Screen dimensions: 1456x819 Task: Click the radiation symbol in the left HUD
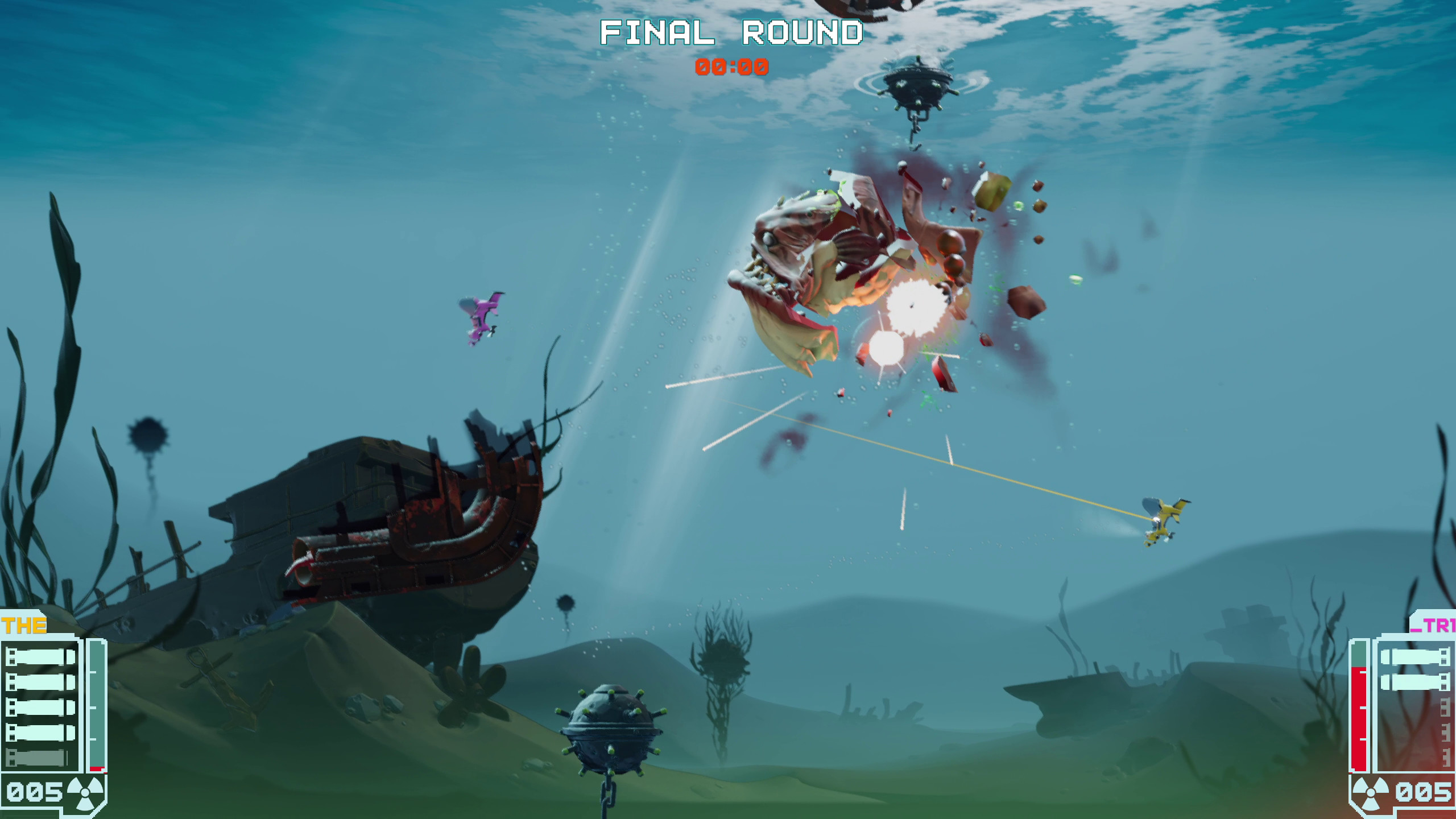pos(85,793)
